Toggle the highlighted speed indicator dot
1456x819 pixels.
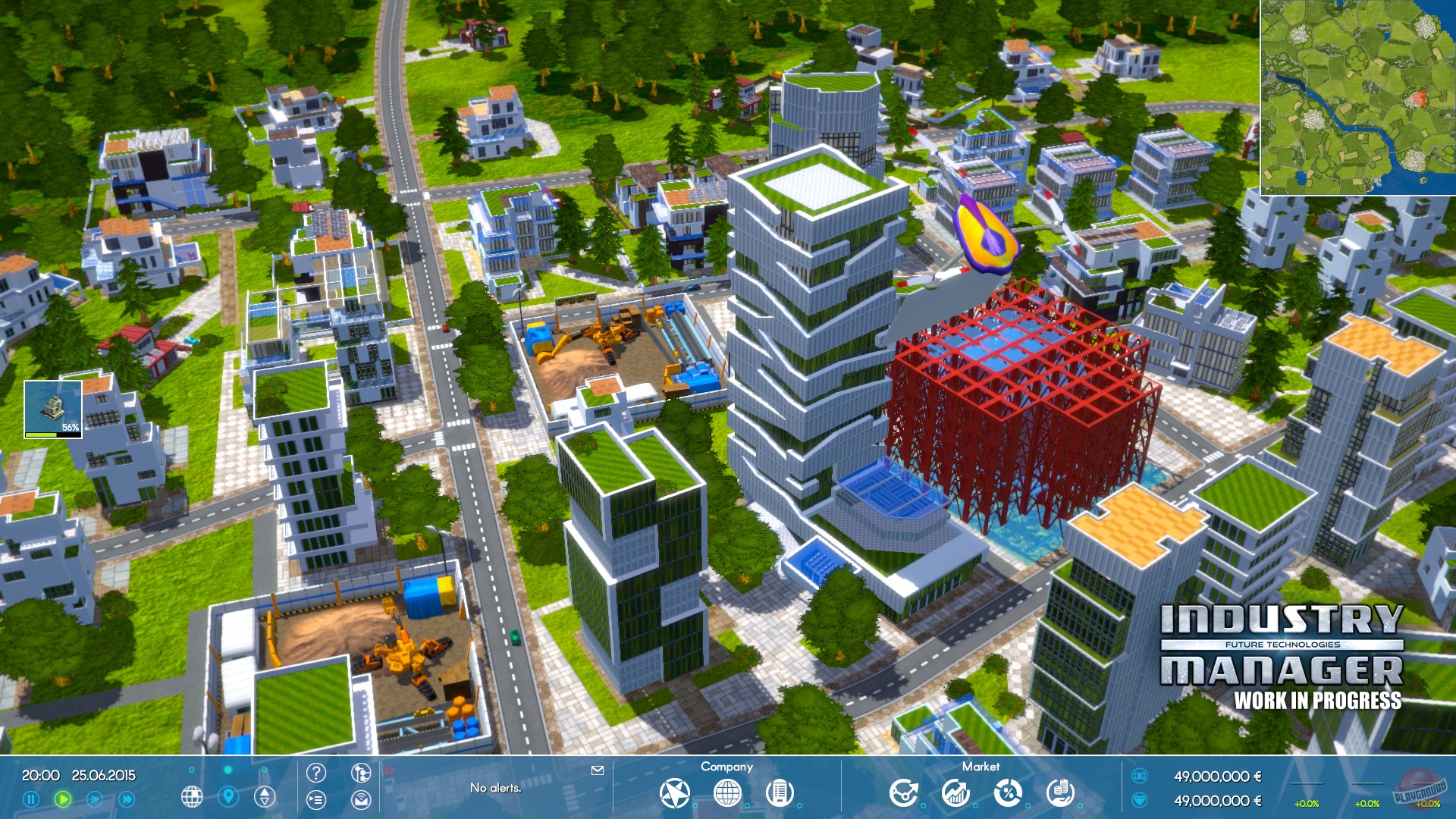[227, 770]
